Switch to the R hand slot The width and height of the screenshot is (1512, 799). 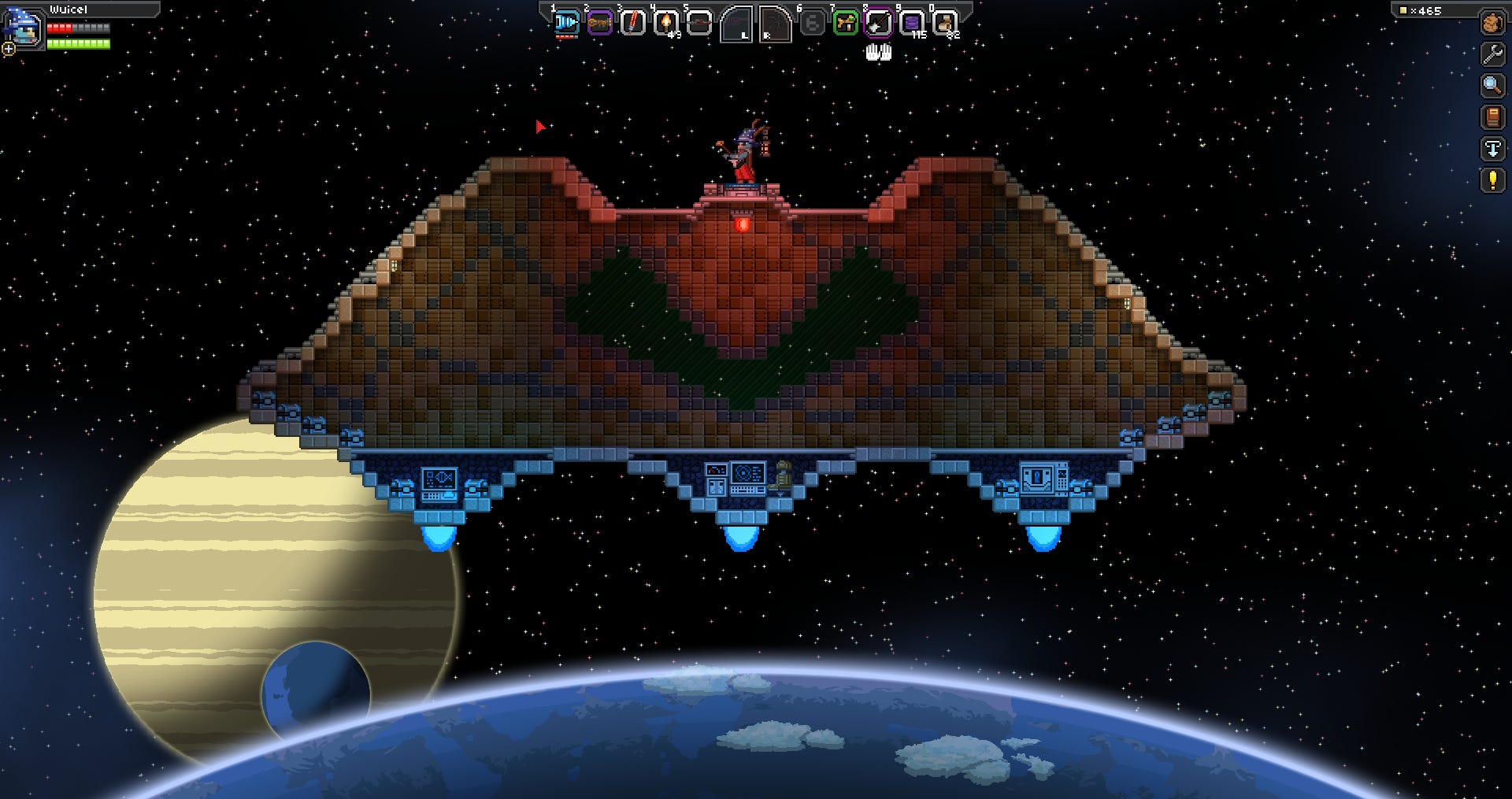(x=775, y=24)
